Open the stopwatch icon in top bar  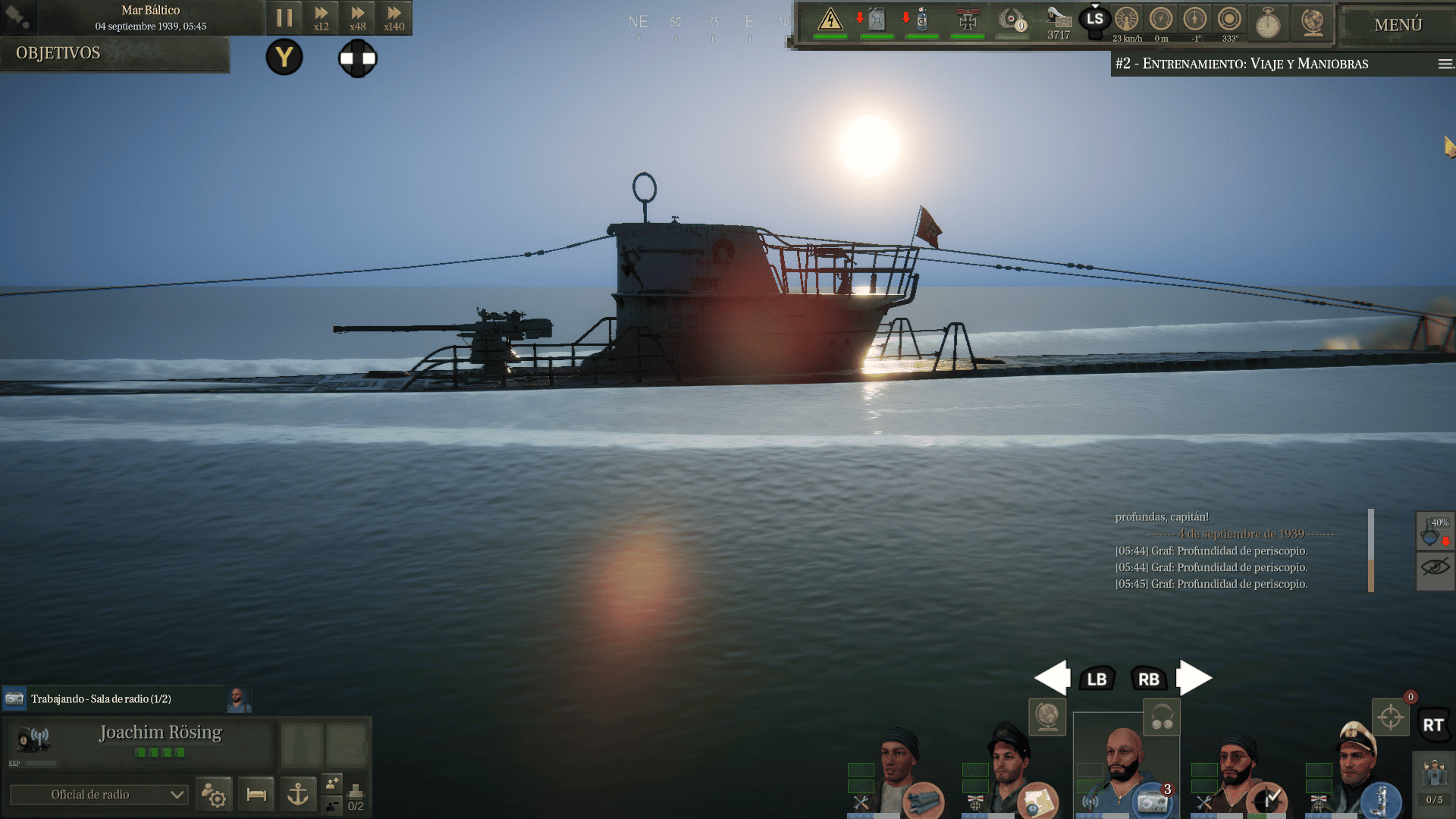click(1268, 23)
